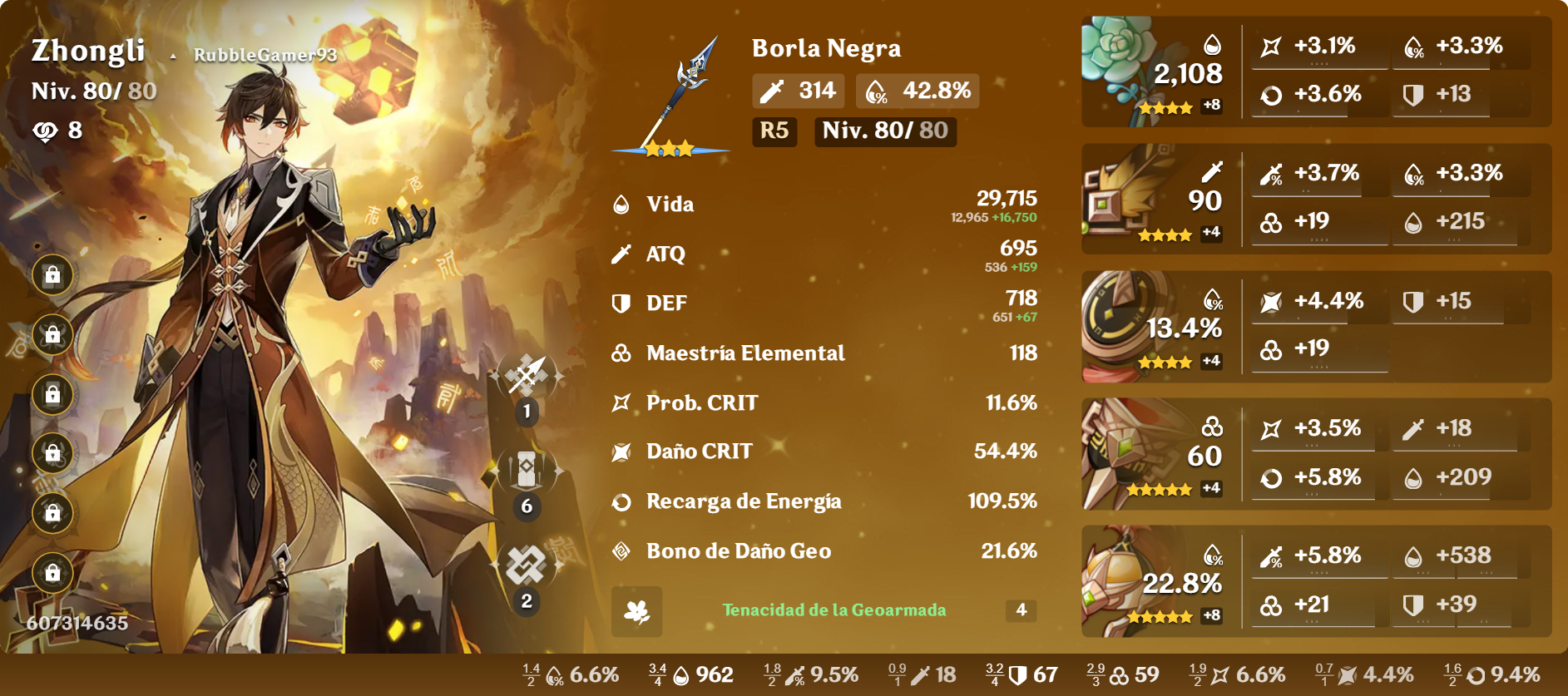Click the Tenacidad de la Geoarmada set icon
Image resolution: width=1568 pixels, height=696 pixels.
tap(635, 612)
